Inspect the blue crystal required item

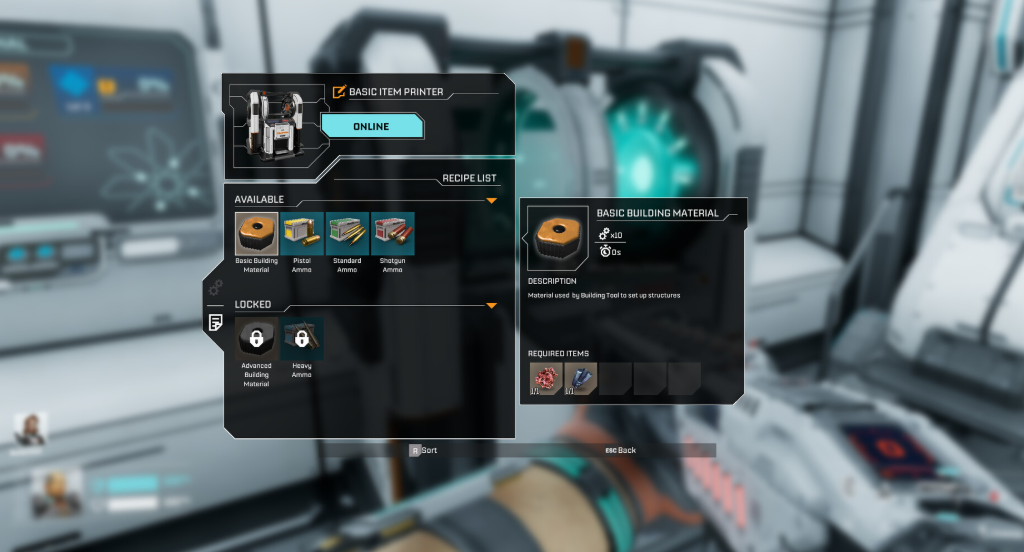click(580, 378)
